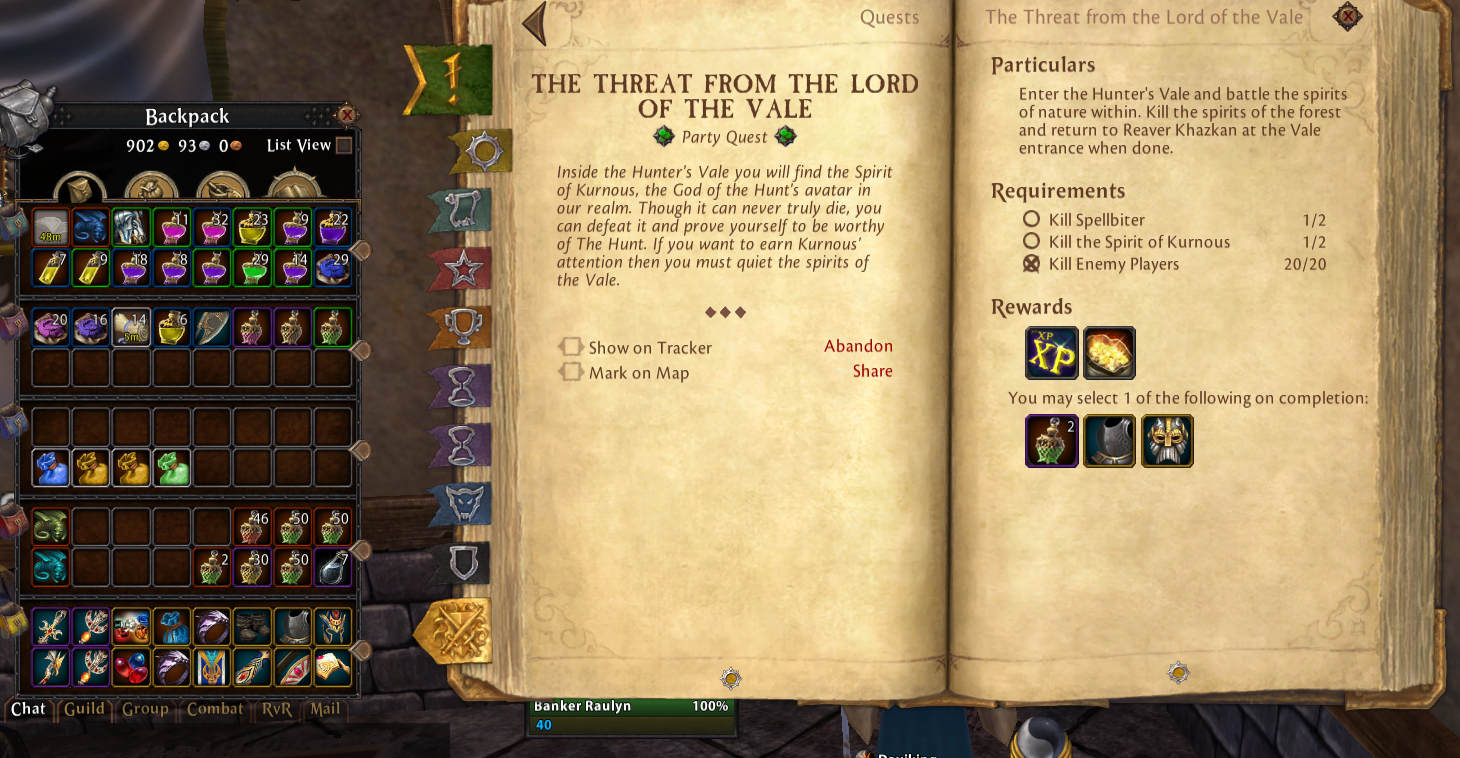The image size is (1460, 758).
Task: Close the Backpack window
Action: 346,115
